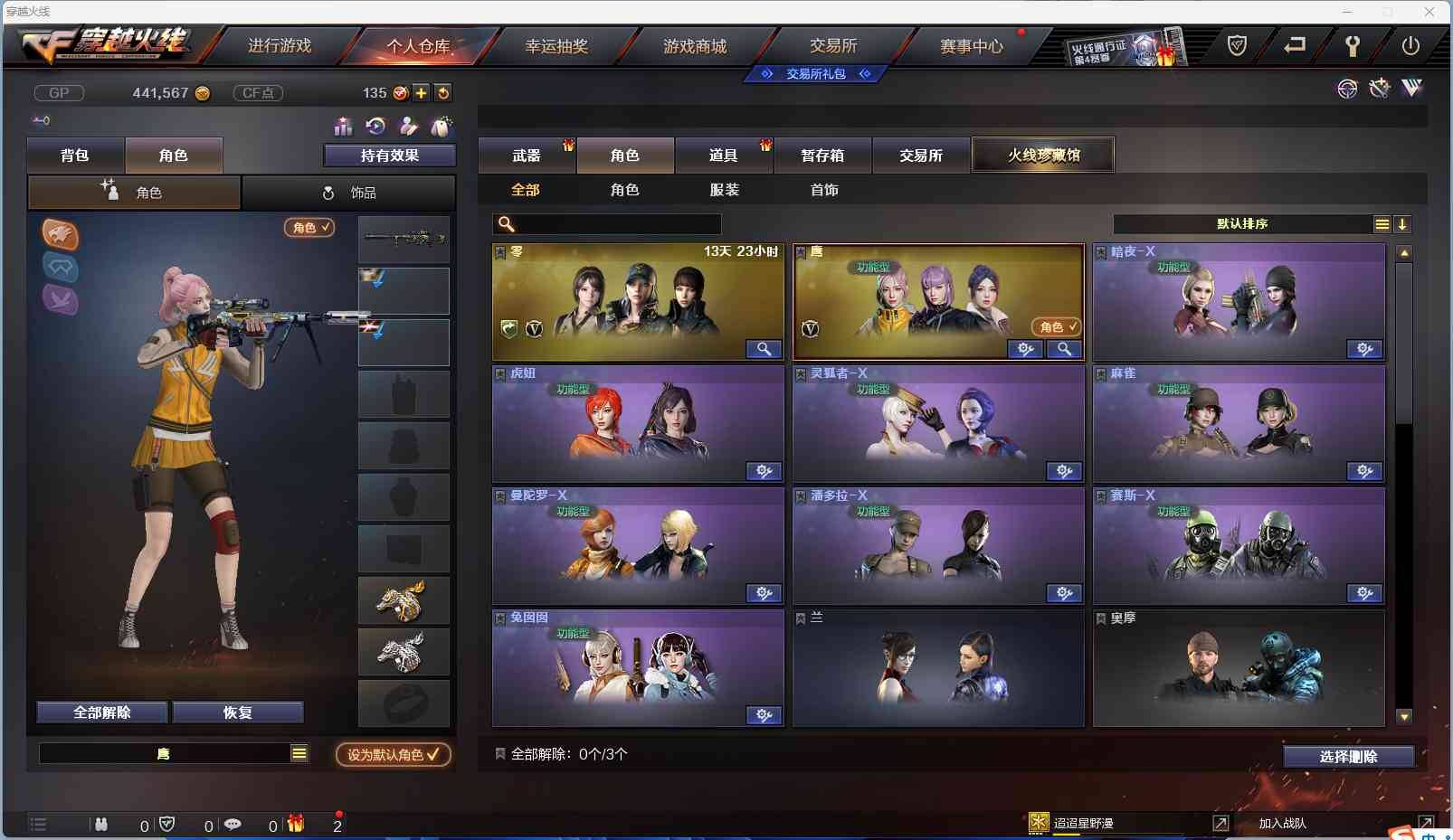Toggle the 角色 checkmark badge above character preview
Screen dimensions: 1453x840
[310, 228]
